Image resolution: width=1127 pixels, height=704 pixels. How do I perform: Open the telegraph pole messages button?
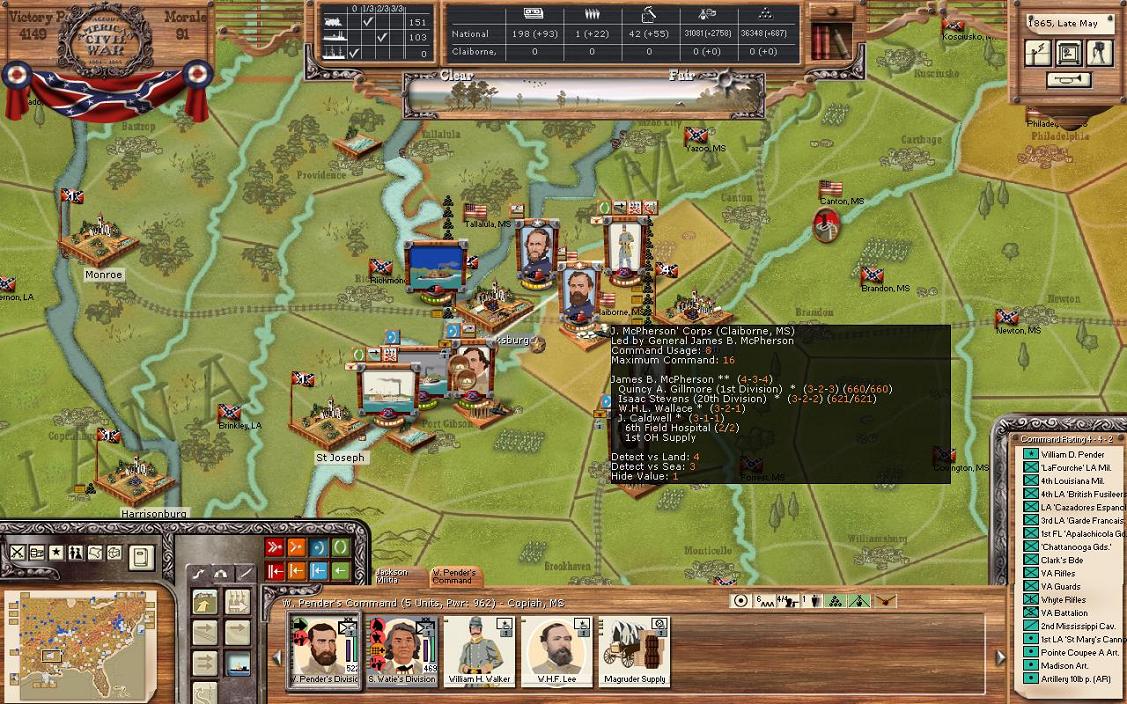[1039, 53]
